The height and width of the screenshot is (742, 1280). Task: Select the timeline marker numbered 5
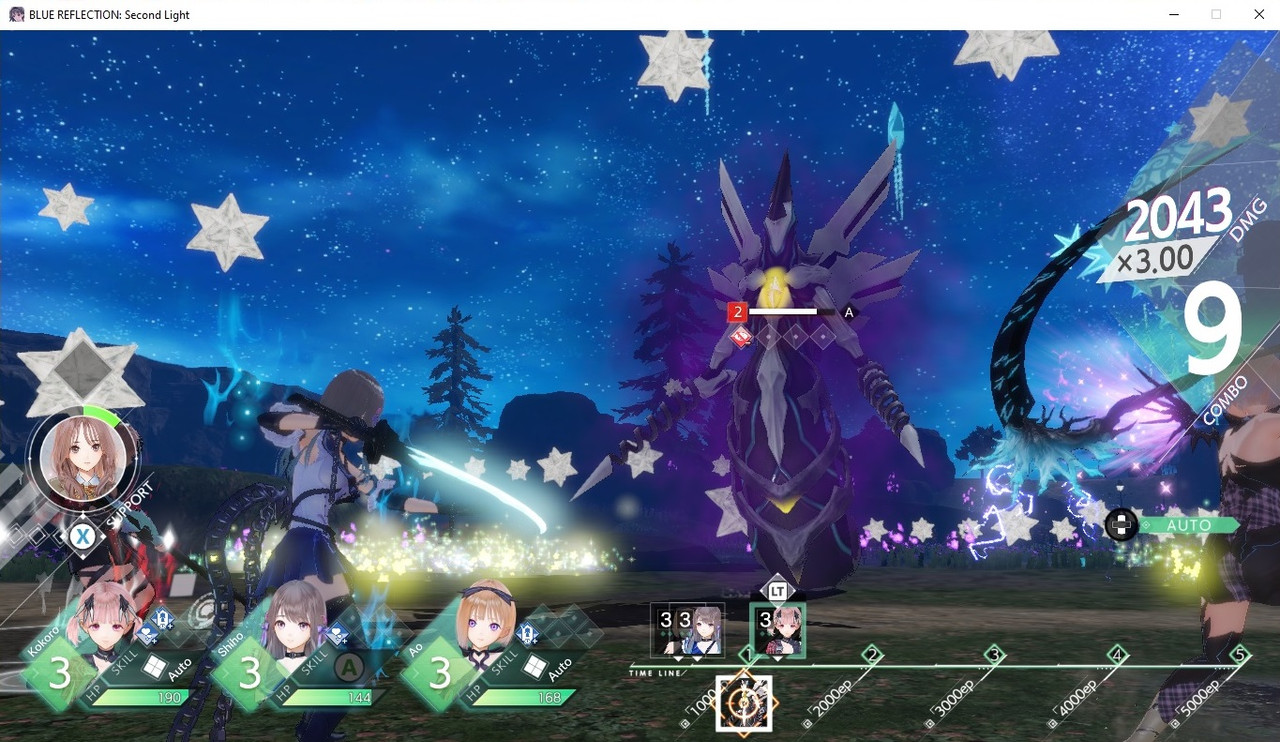1240,656
